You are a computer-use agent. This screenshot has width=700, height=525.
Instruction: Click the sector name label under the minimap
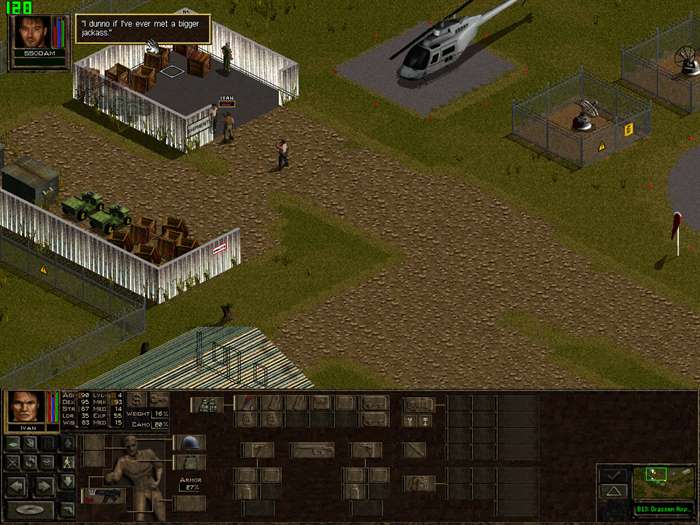(x=663, y=509)
